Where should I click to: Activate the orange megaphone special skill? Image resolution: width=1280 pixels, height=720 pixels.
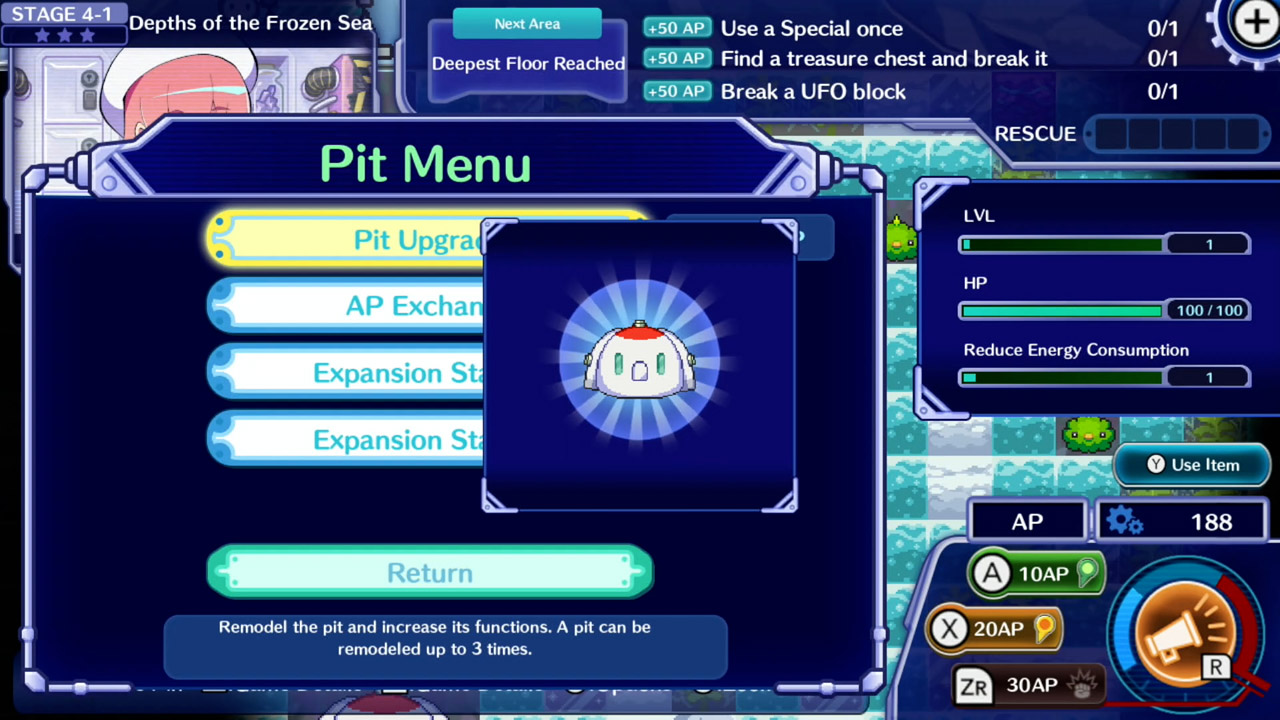pyautogui.click(x=1183, y=630)
